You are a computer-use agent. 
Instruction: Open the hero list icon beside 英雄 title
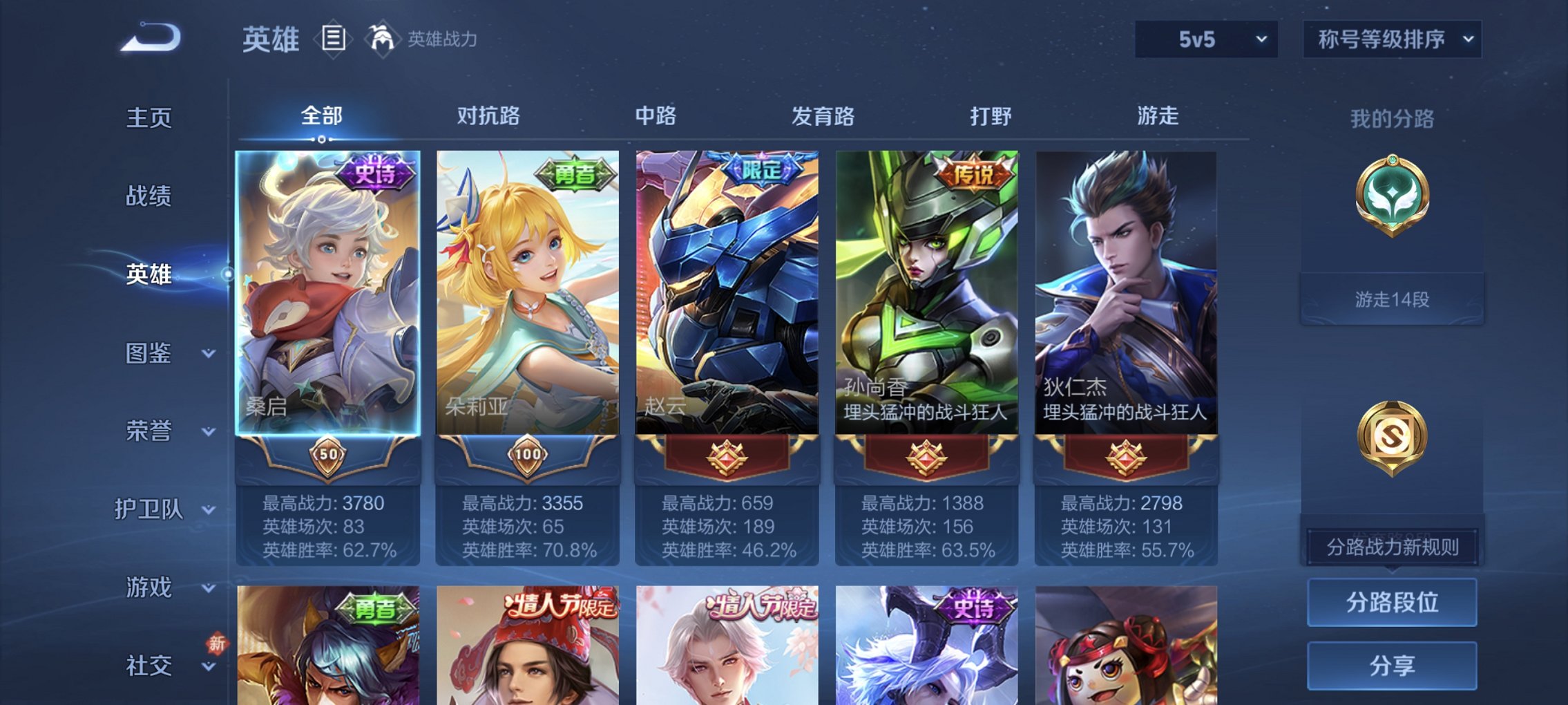tap(334, 39)
